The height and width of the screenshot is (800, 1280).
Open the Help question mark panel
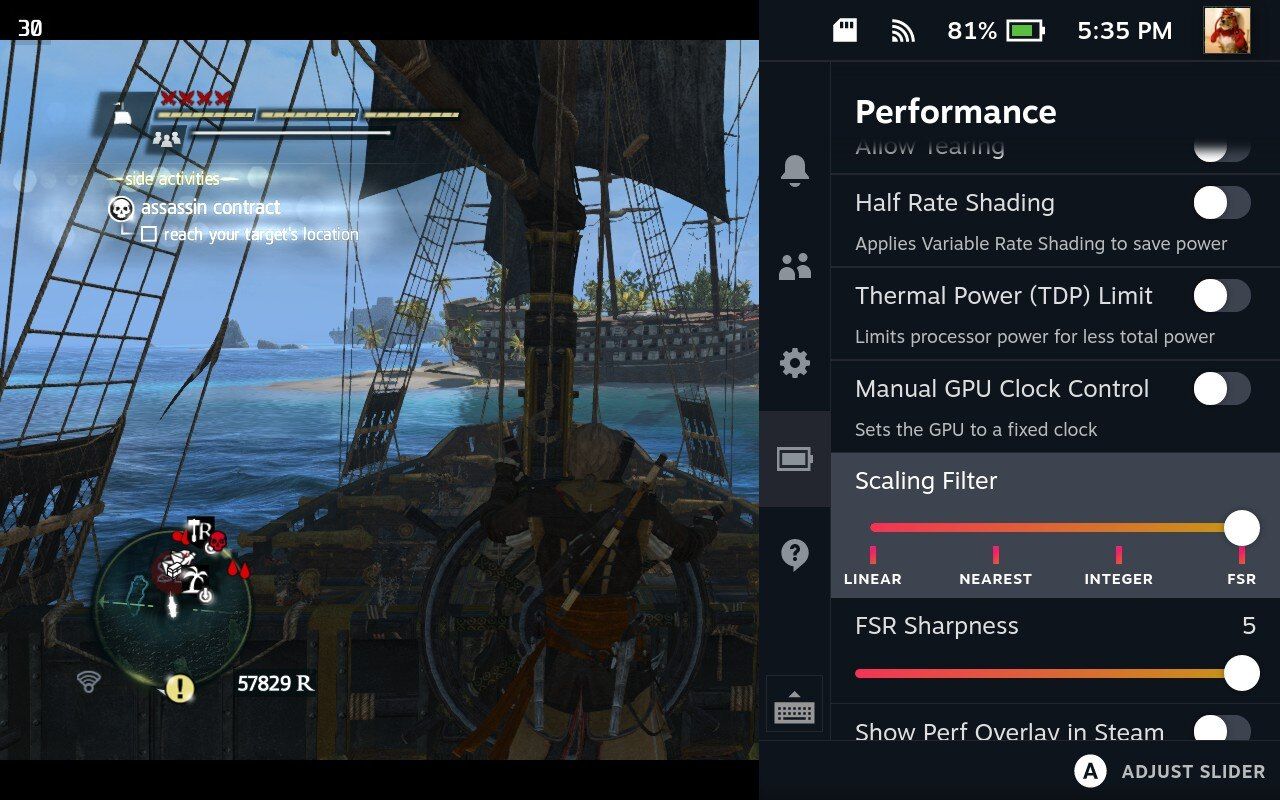coord(794,556)
